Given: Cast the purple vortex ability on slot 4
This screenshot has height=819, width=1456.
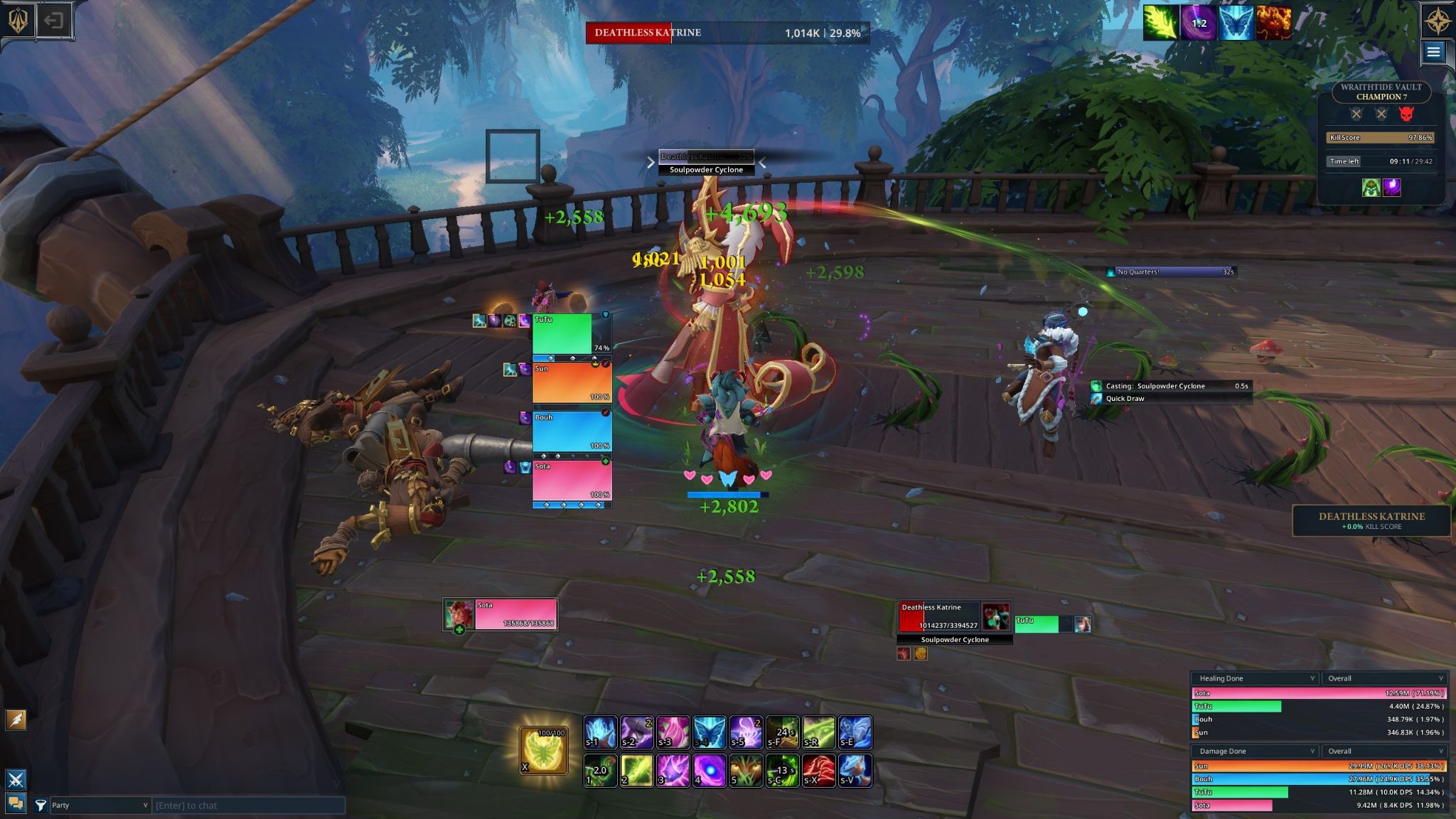Looking at the screenshot, I should (709, 771).
